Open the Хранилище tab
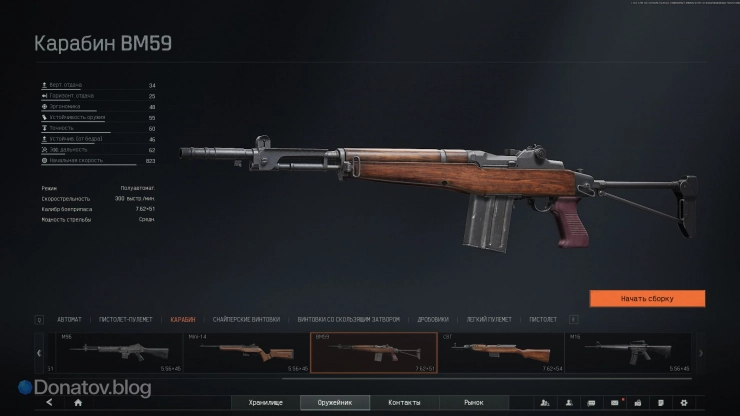The image size is (740, 416). [266, 402]
